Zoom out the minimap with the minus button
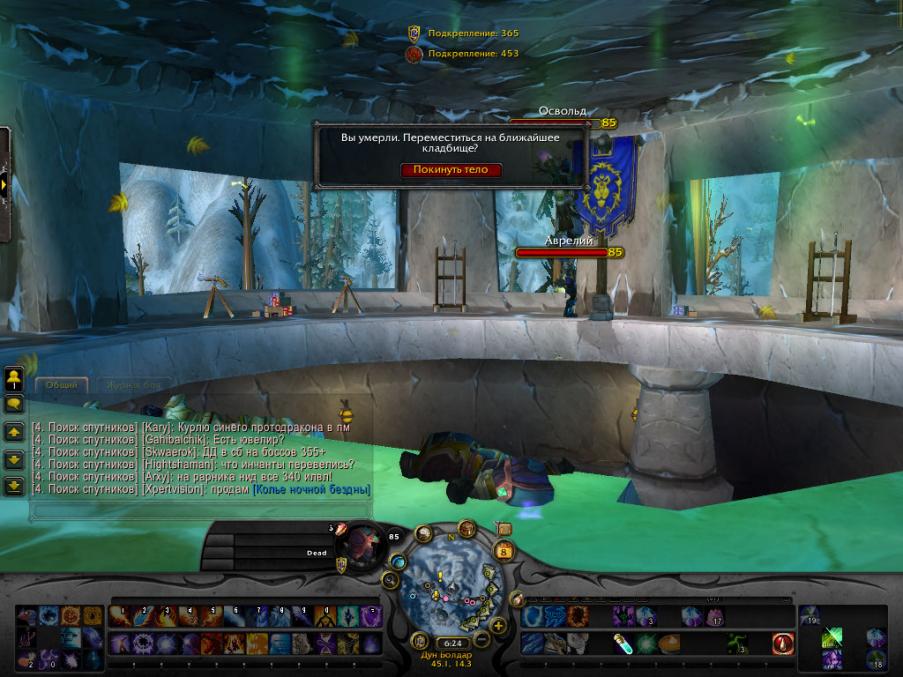This screenshot has width=903, height=677. pyautogui.click(x=482, y=637)
